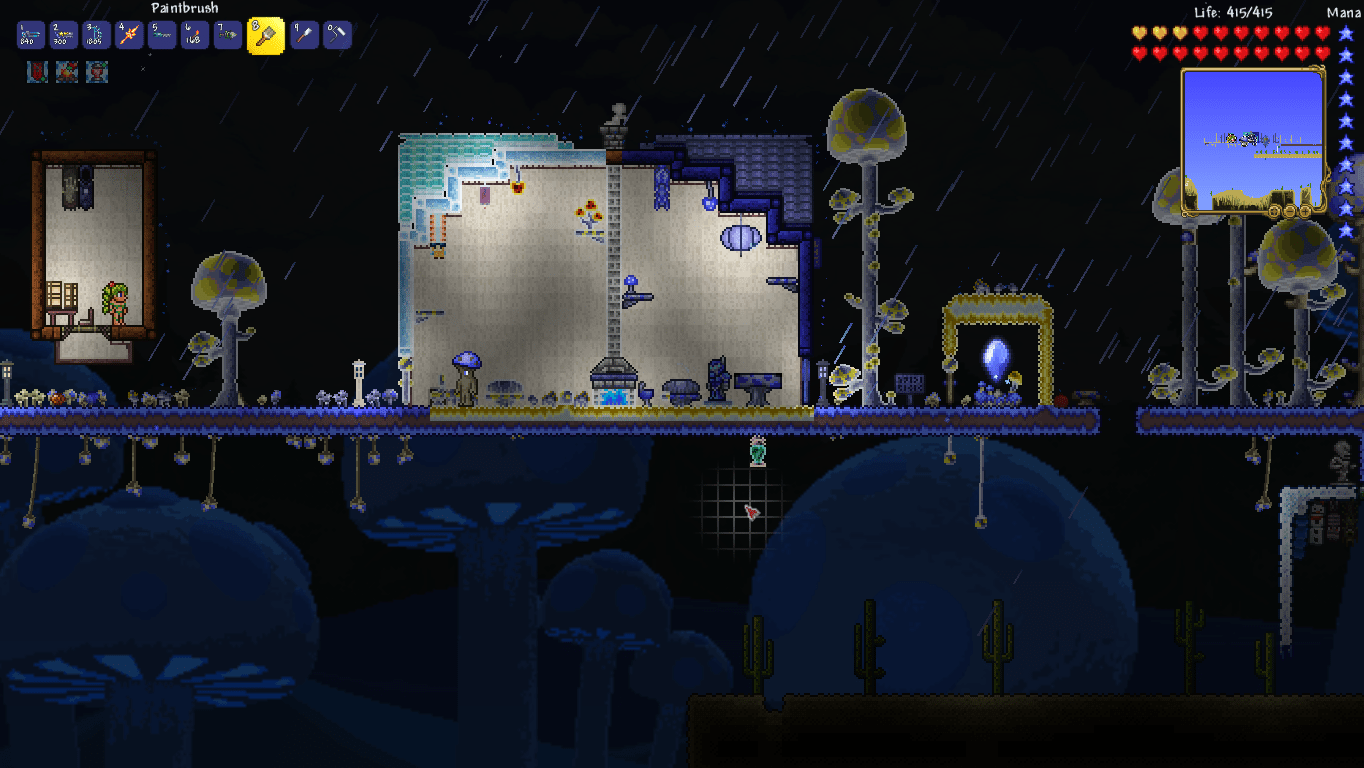Remove the leftmost active buff icon
Viewport: 1364px width, 768px height.
[36, 71]
